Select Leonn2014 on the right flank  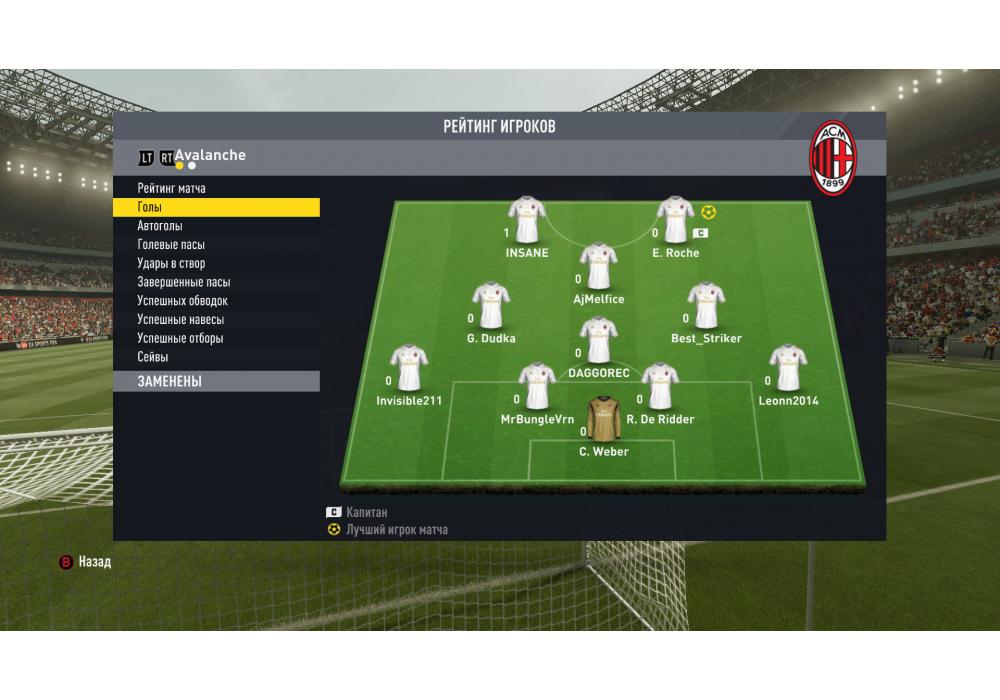tap(788, 368)
